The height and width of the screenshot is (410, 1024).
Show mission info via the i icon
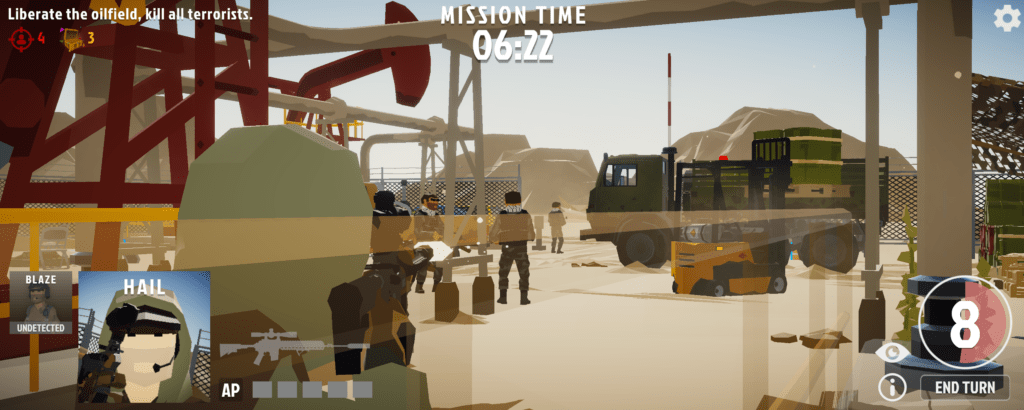890,387
